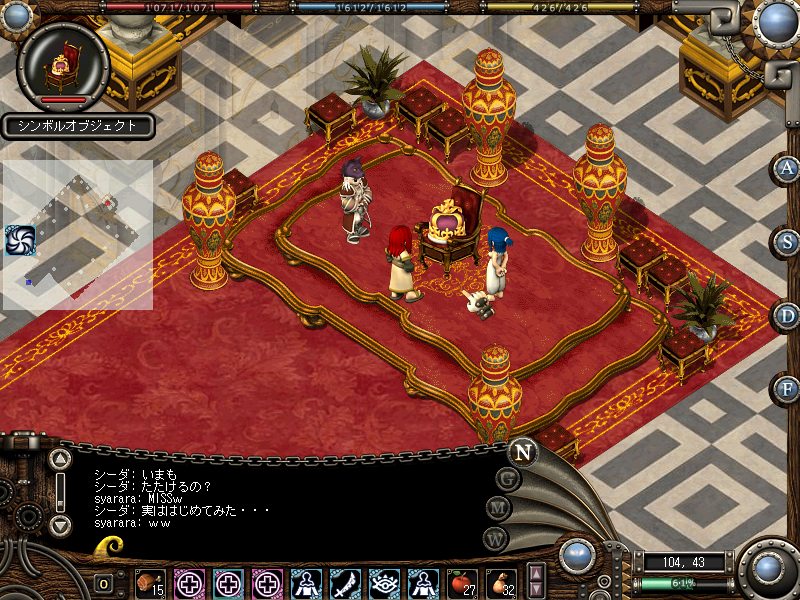
Task: Open the G round menu button
Action: [509, 479]
